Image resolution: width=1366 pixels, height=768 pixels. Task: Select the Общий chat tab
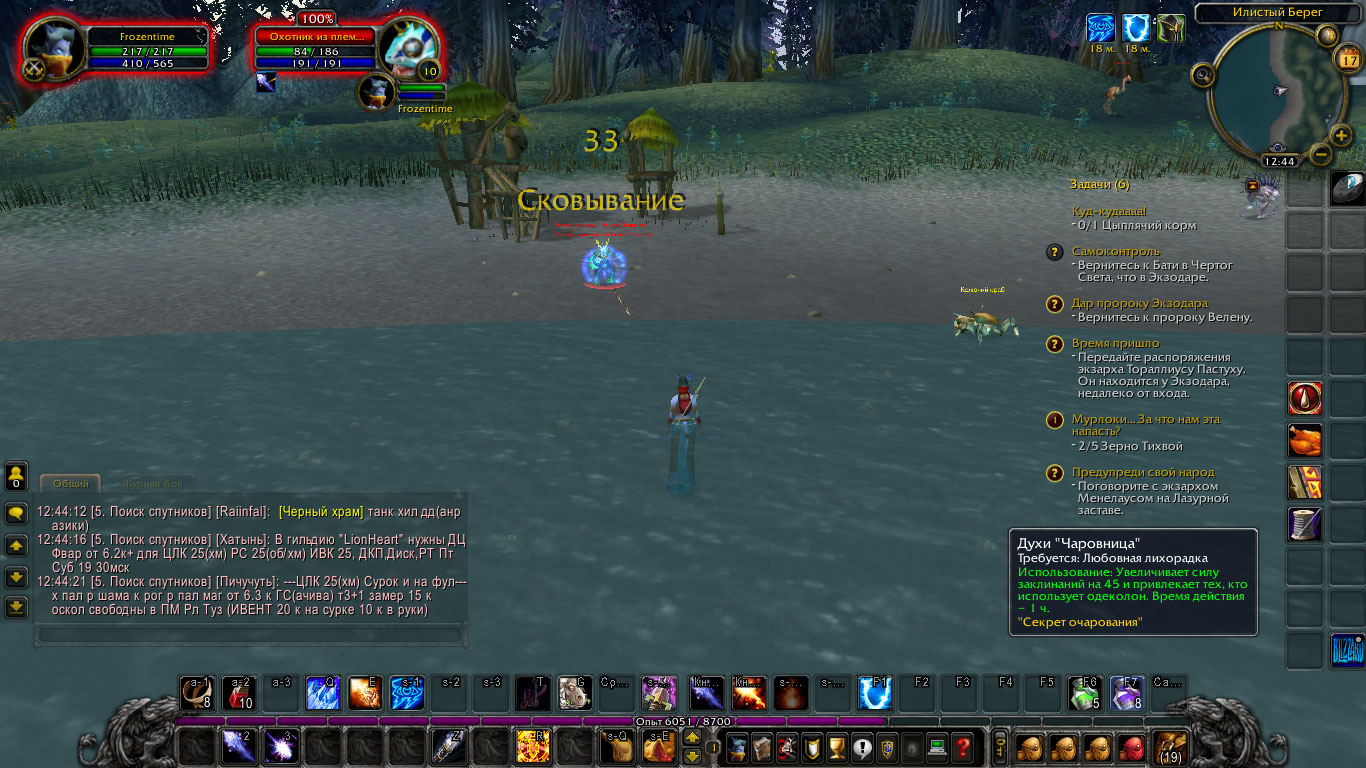point(70,484)
